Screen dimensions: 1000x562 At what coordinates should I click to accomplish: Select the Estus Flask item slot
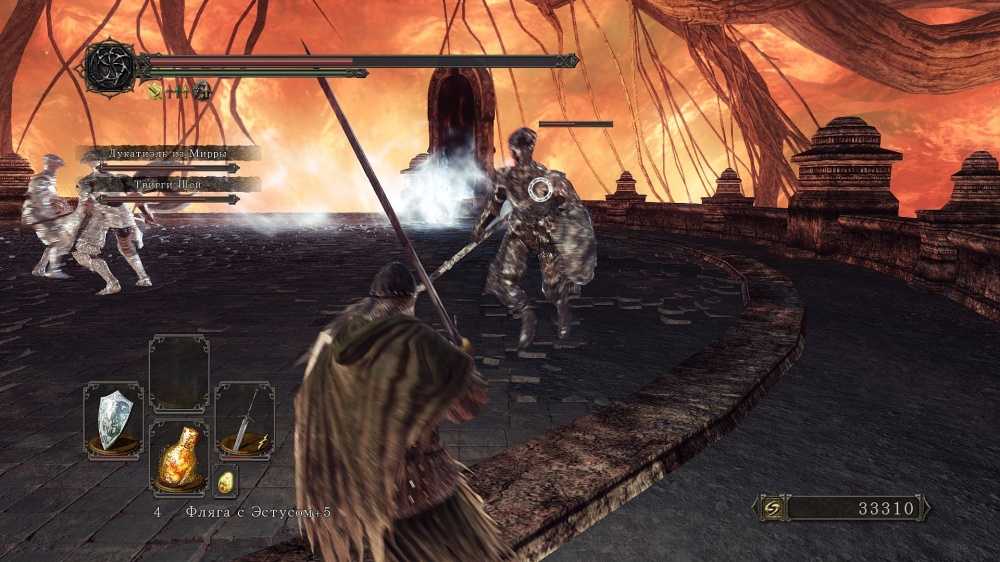[x=179, y=457]
